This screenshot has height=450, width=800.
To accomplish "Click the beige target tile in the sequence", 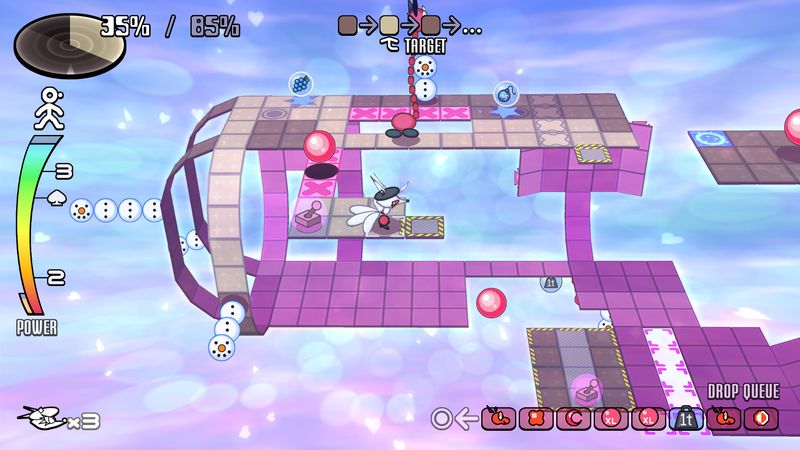I will coord(389,25).
